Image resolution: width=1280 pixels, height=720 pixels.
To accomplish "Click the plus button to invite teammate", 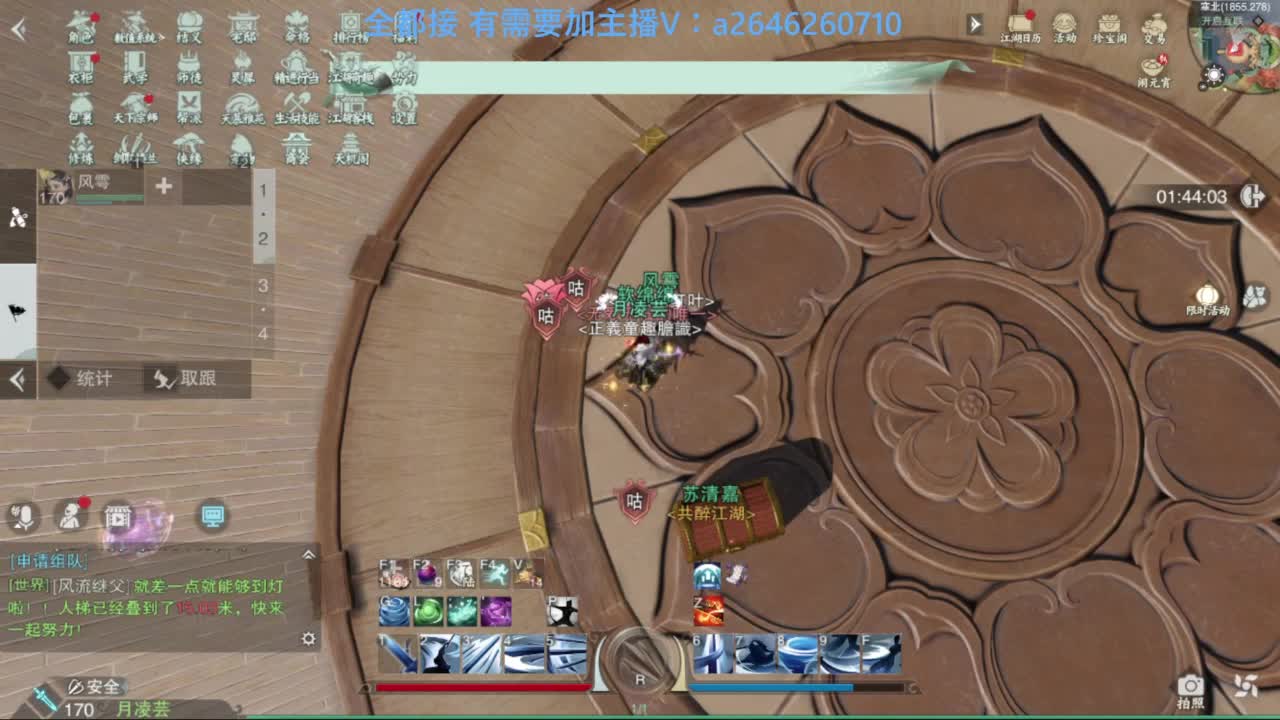I will [x=163, y=186].
